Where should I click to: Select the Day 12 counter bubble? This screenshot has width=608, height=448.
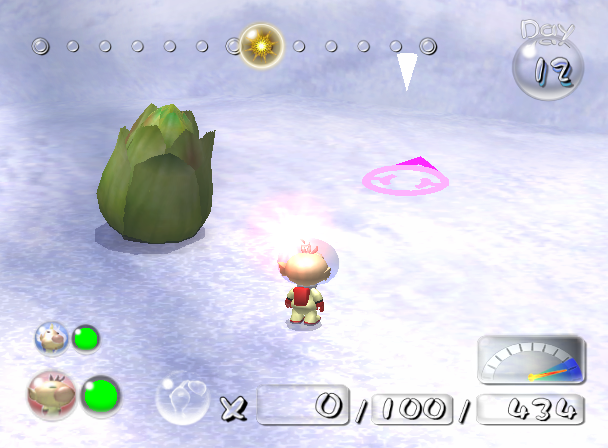pyautogui.click(x=544, y=67)
